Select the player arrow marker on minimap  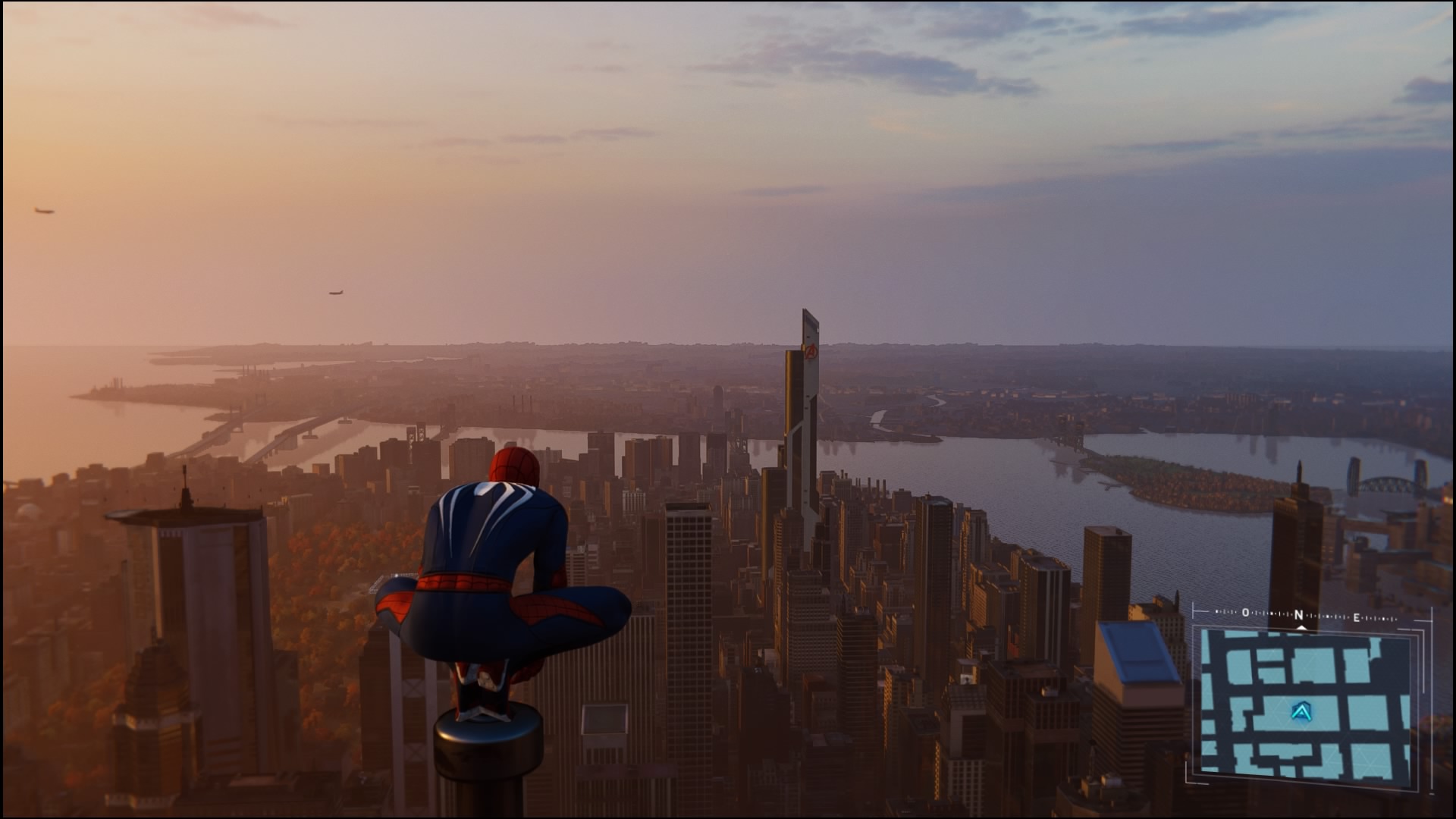(1302, 711)
